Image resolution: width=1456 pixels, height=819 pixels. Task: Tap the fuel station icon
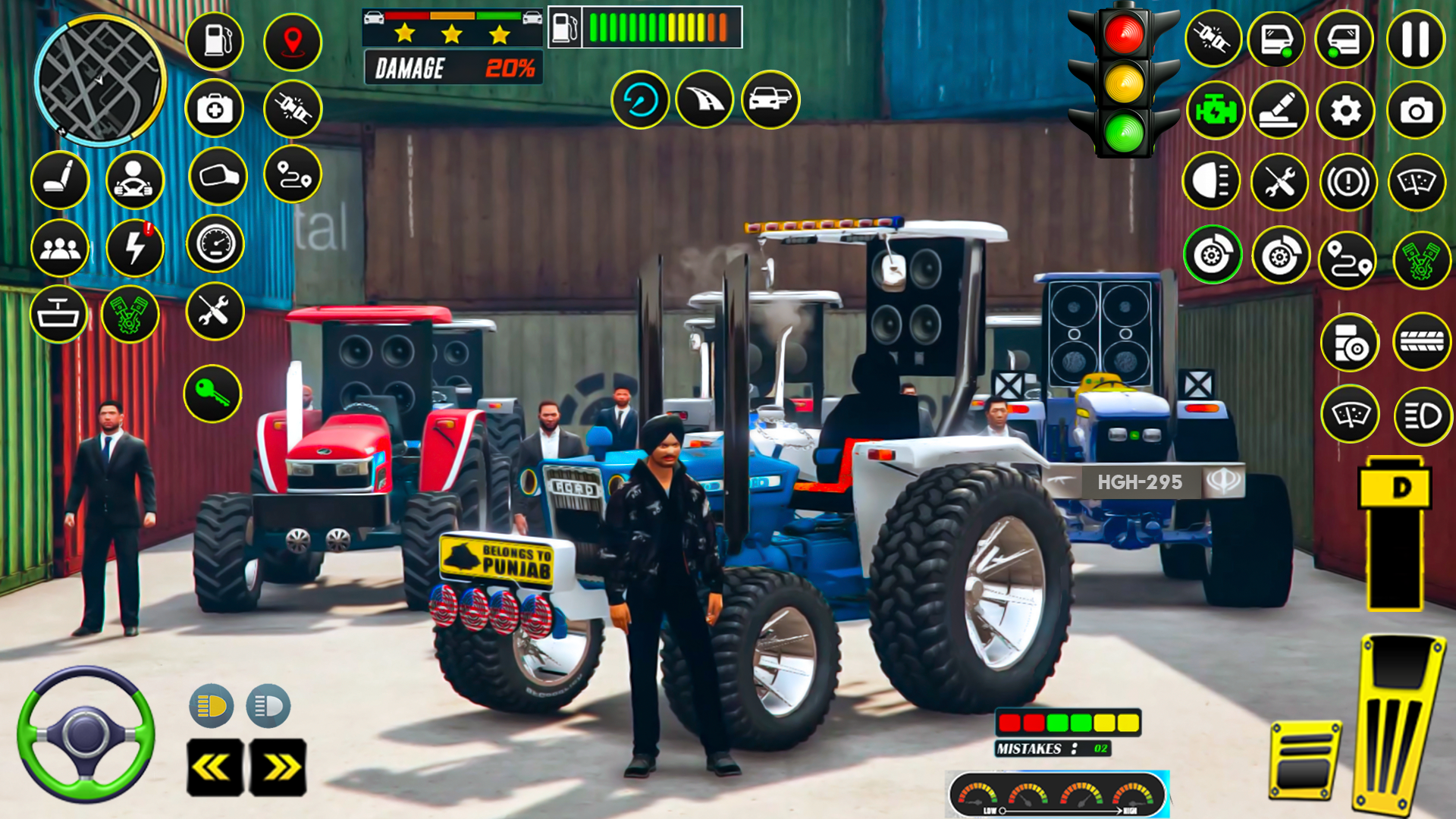tap(213, 42)
